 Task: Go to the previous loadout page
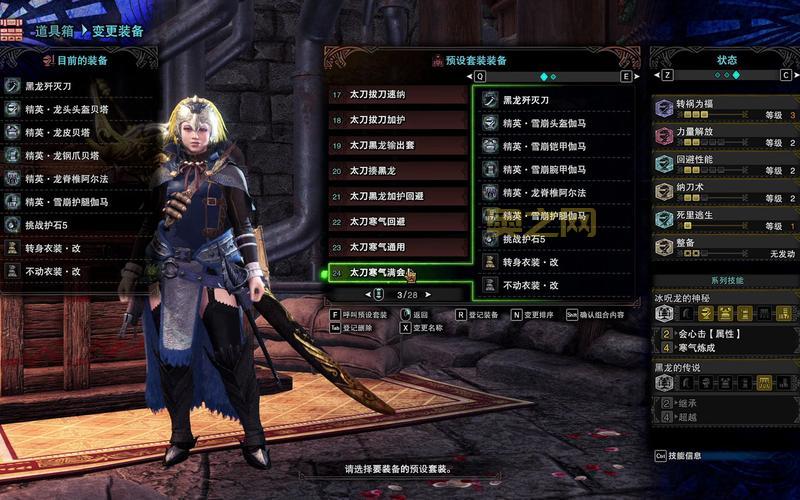(x=341, y=295)
